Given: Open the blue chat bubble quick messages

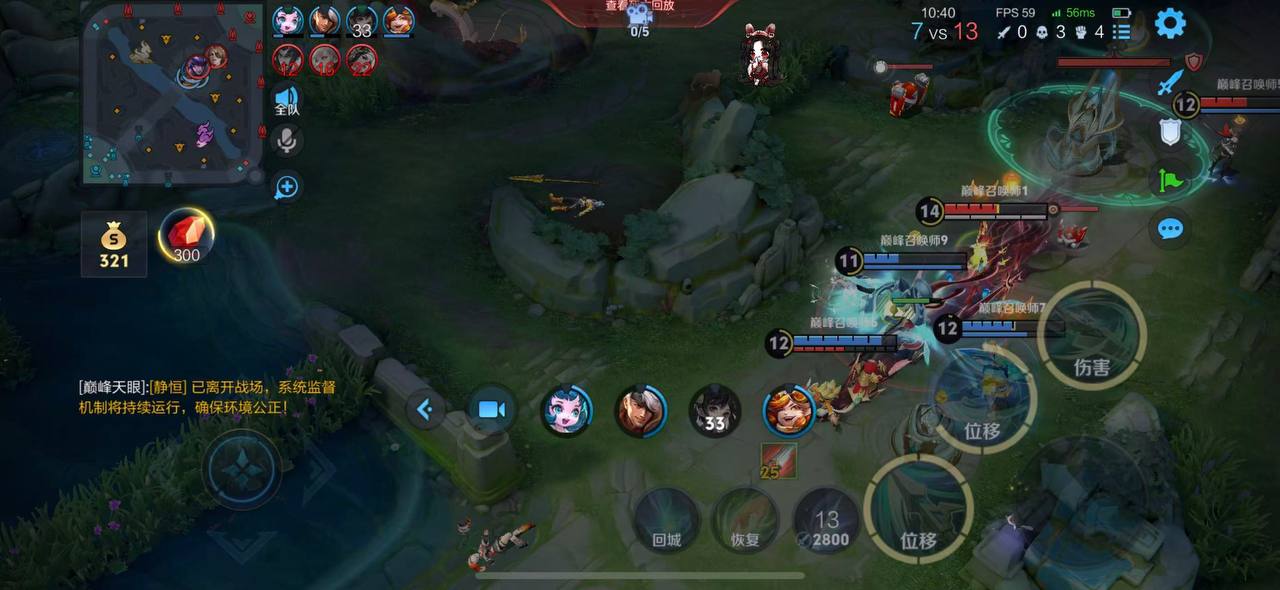Looking at the screenshot, I should pos(1170,230).
